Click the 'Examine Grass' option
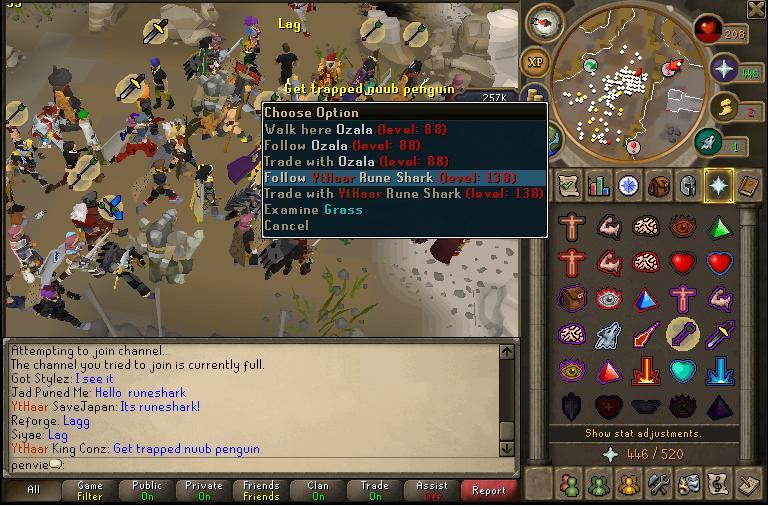This screenshot has width=768, height=507. click(x=313, y=209)
